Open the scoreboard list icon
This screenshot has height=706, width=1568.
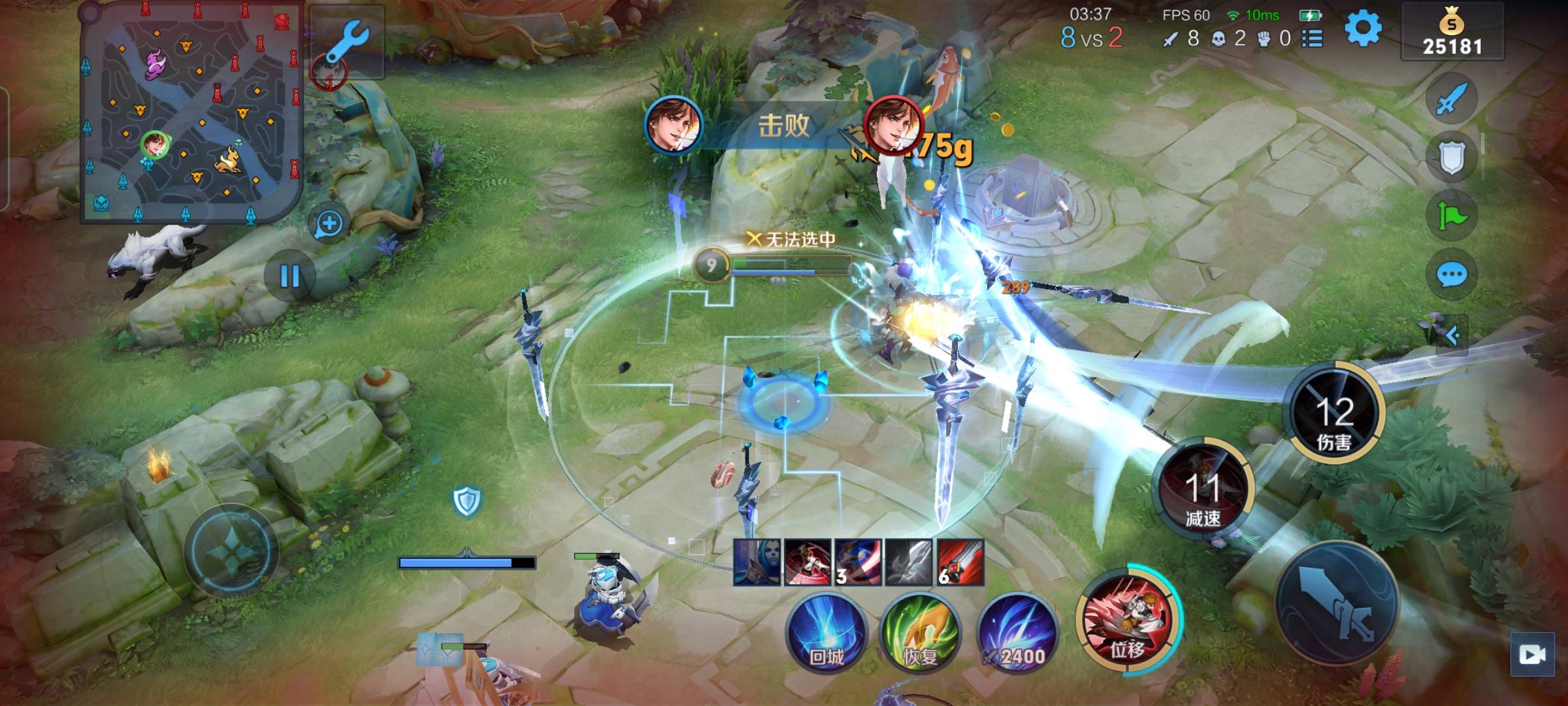pyautogui.click(x=1312, y=39)
